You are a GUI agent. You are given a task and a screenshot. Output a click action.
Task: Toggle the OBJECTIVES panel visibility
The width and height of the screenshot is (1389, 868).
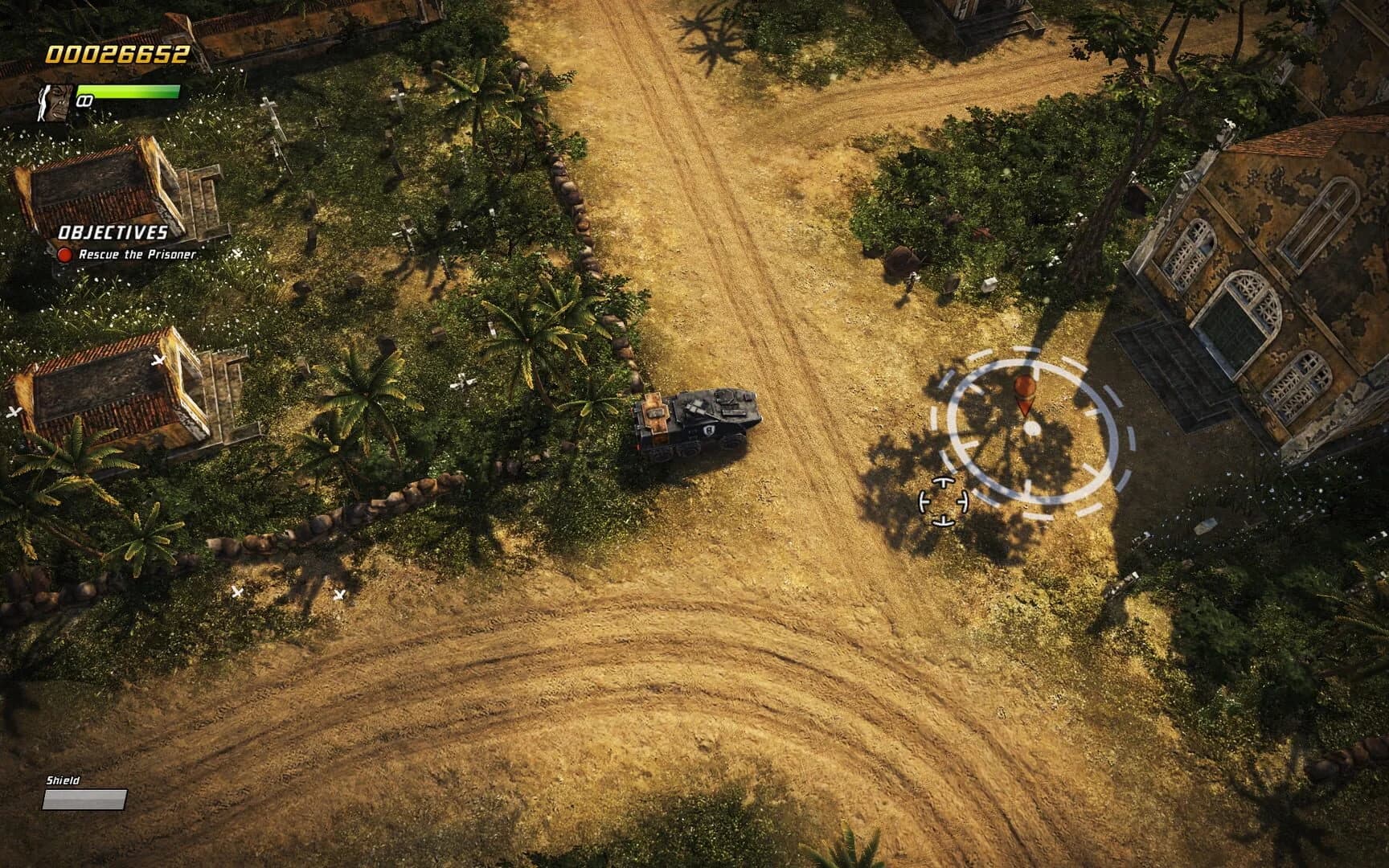[113, 234]
